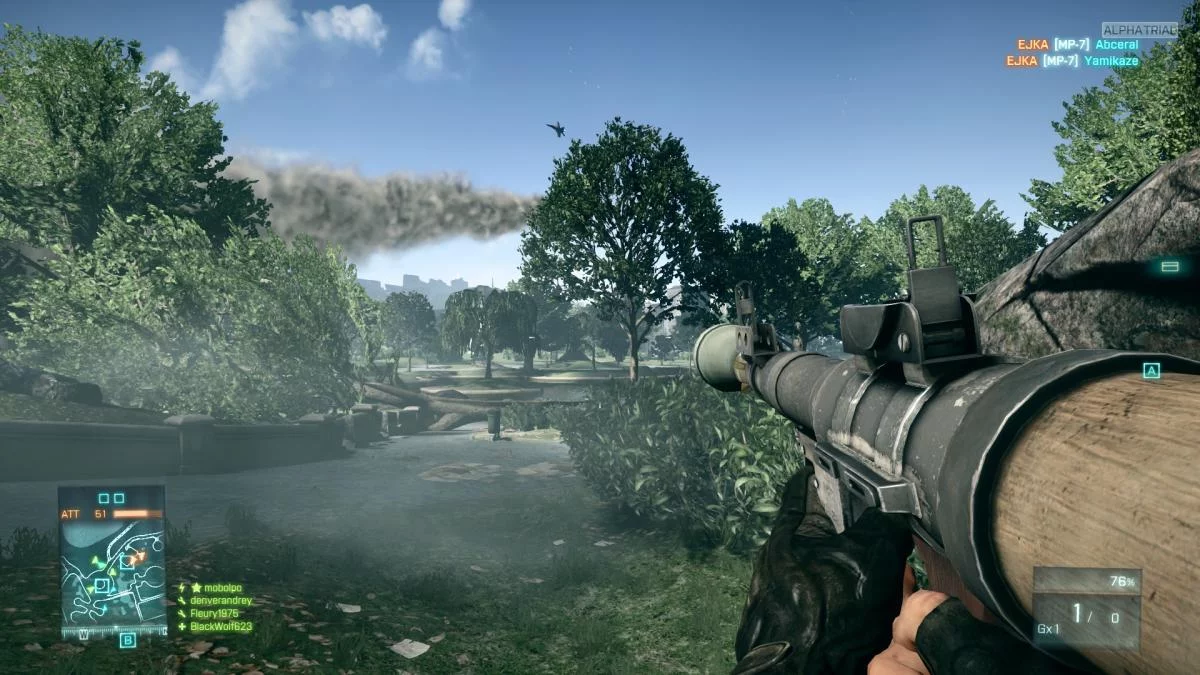This screenshot has height=675, width=1200.
Task: Click the Alpha Trial watermark label
Action: click(x=1139, y=30)
